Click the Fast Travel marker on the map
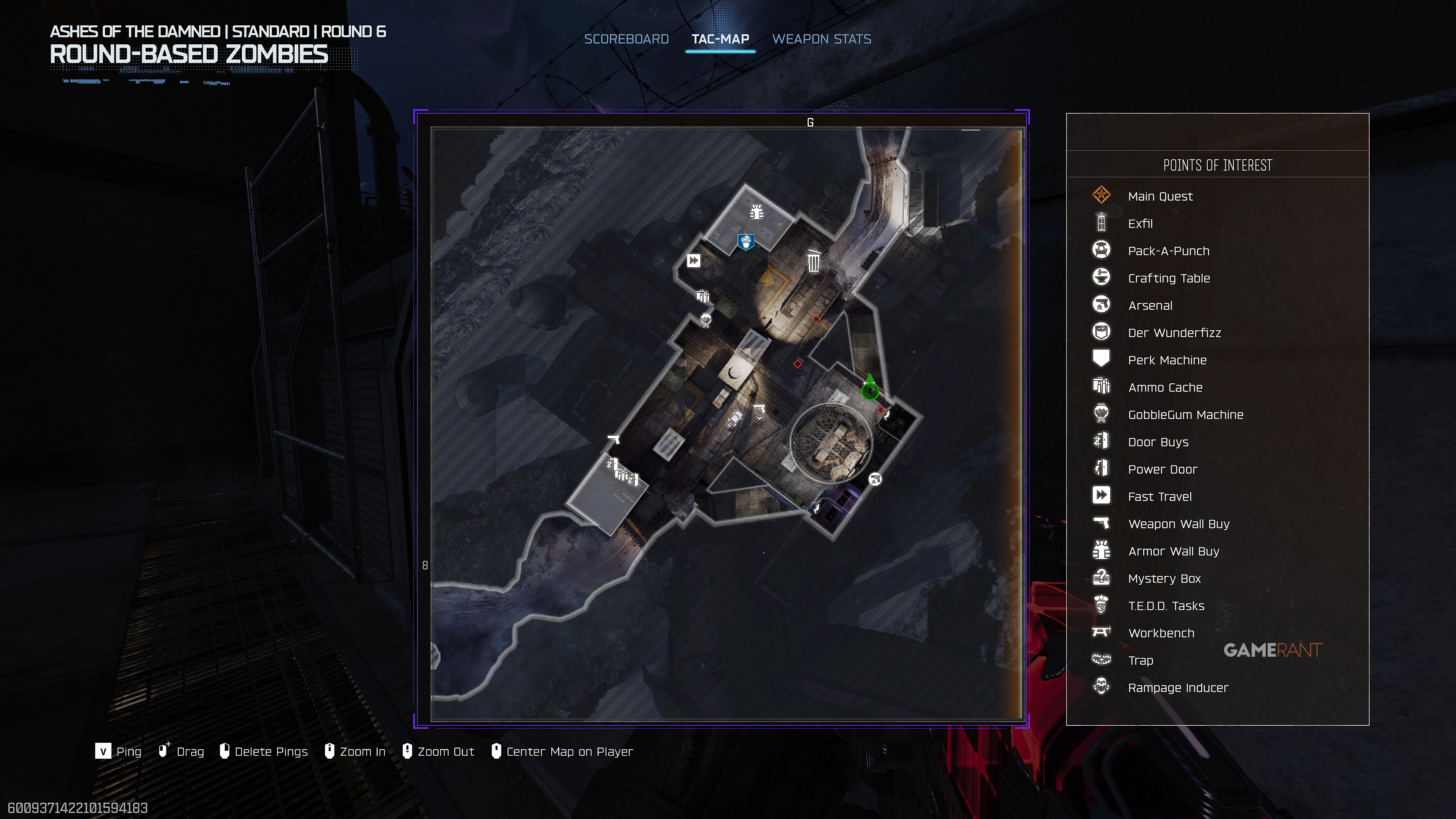This screenshot has width=1456, height=819. [x=693, y=260]
